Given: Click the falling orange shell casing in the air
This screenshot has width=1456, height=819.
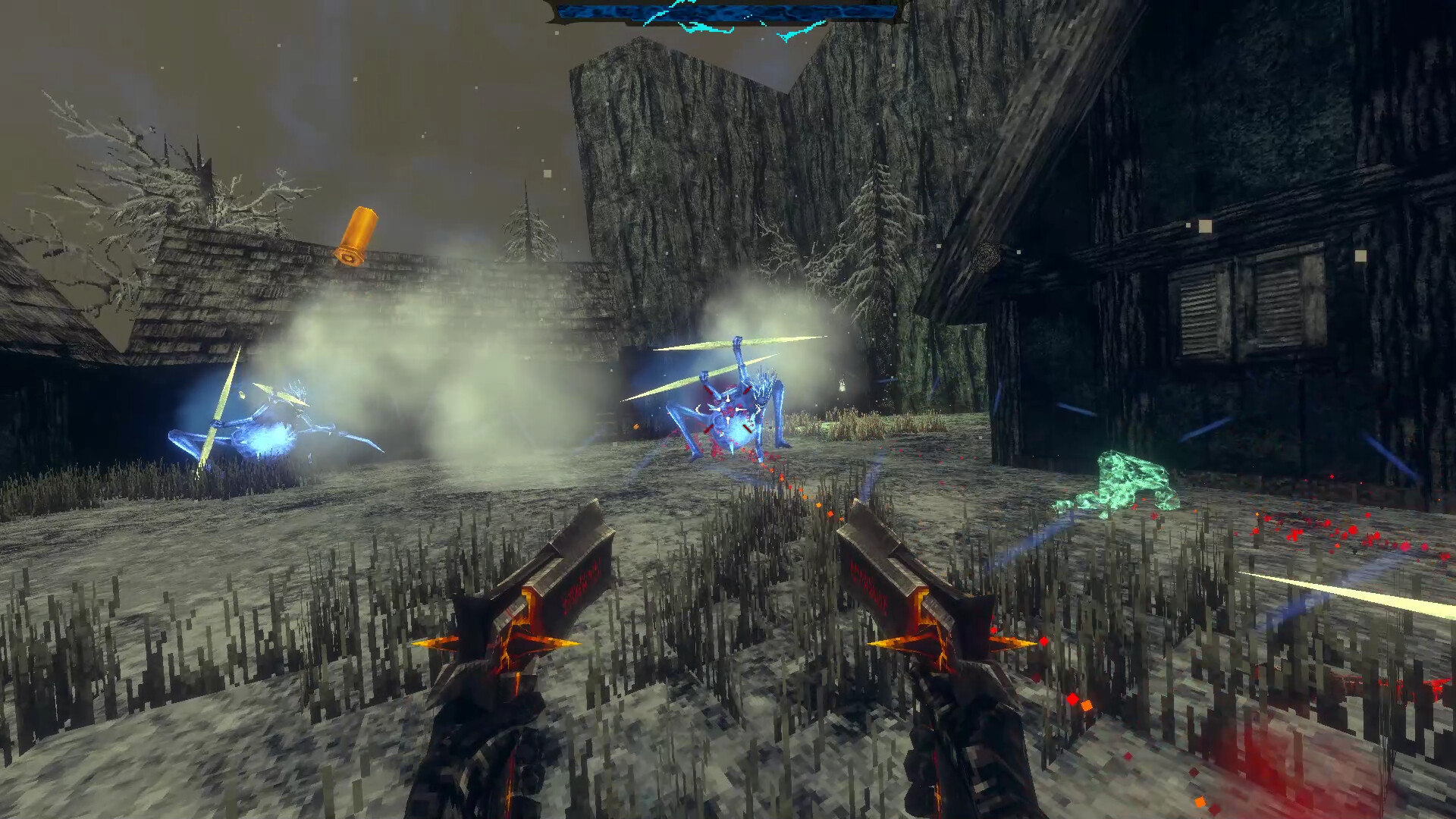Looking at the screenshot, I should [x=356, y=235].
